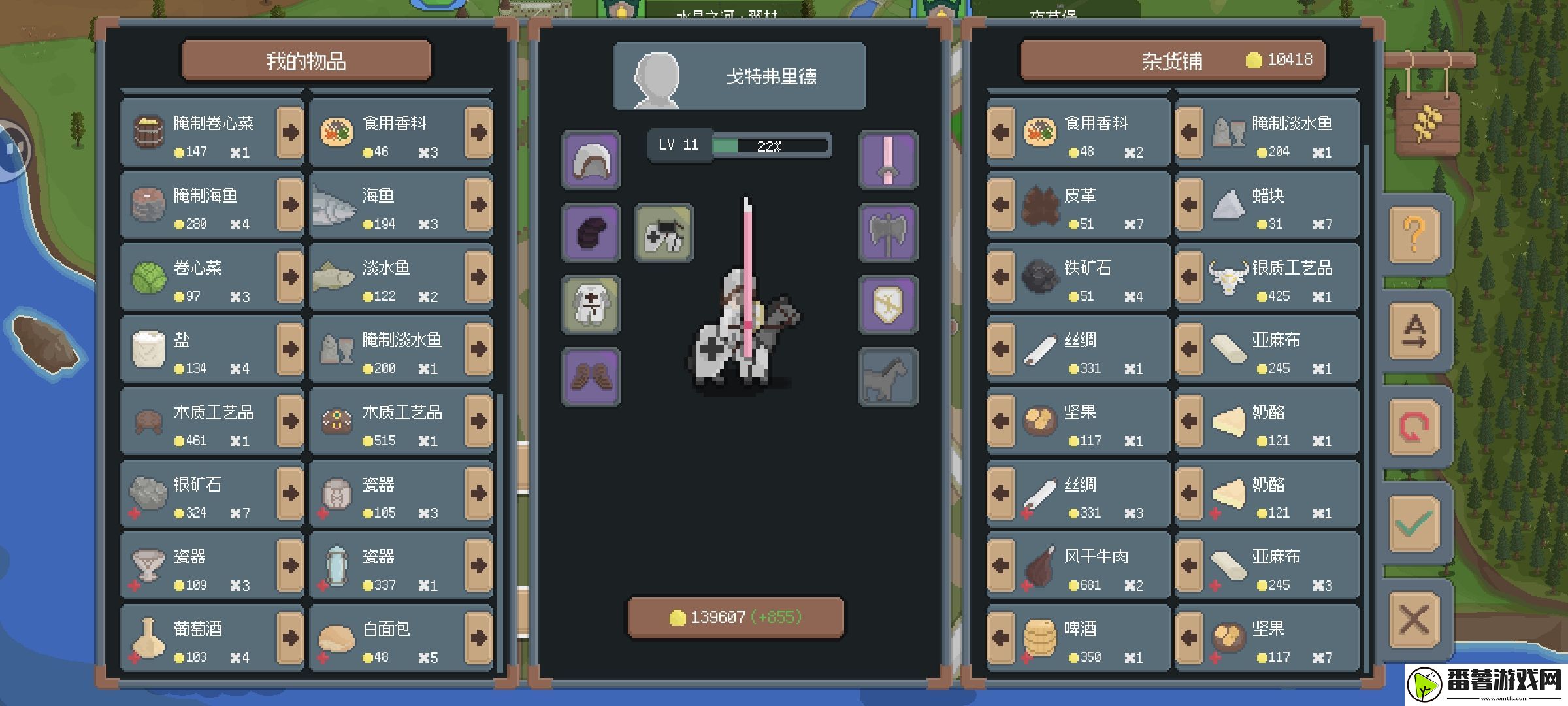Select the helmet equipment slot
The height and width of the screenshot is (706, 1568).
pyautogui.click(x=591, y=161)
